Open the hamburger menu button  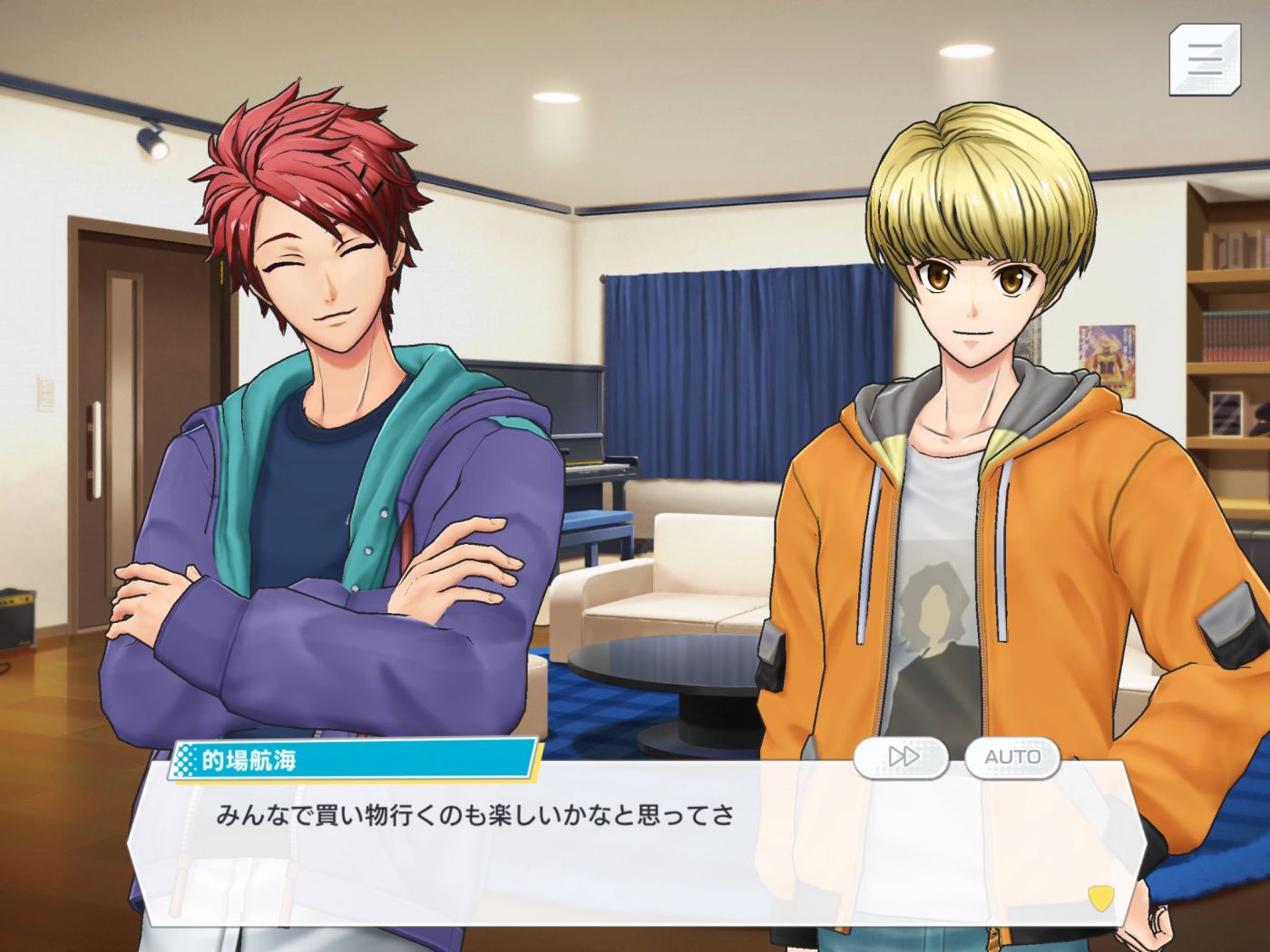[x=1204, y=59]
